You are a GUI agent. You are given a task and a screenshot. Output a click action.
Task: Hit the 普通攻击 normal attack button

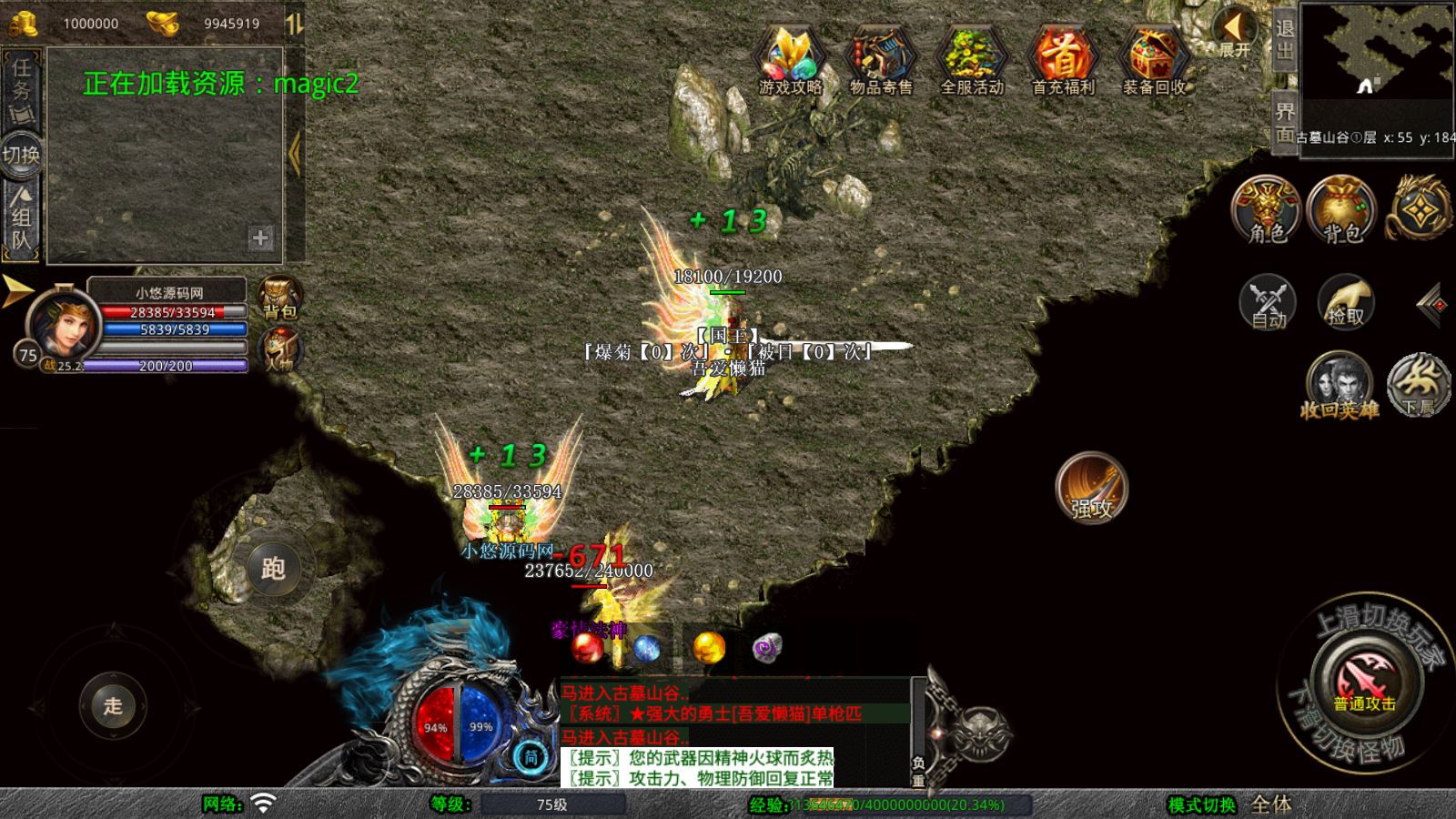click(x=1365, y=682)
